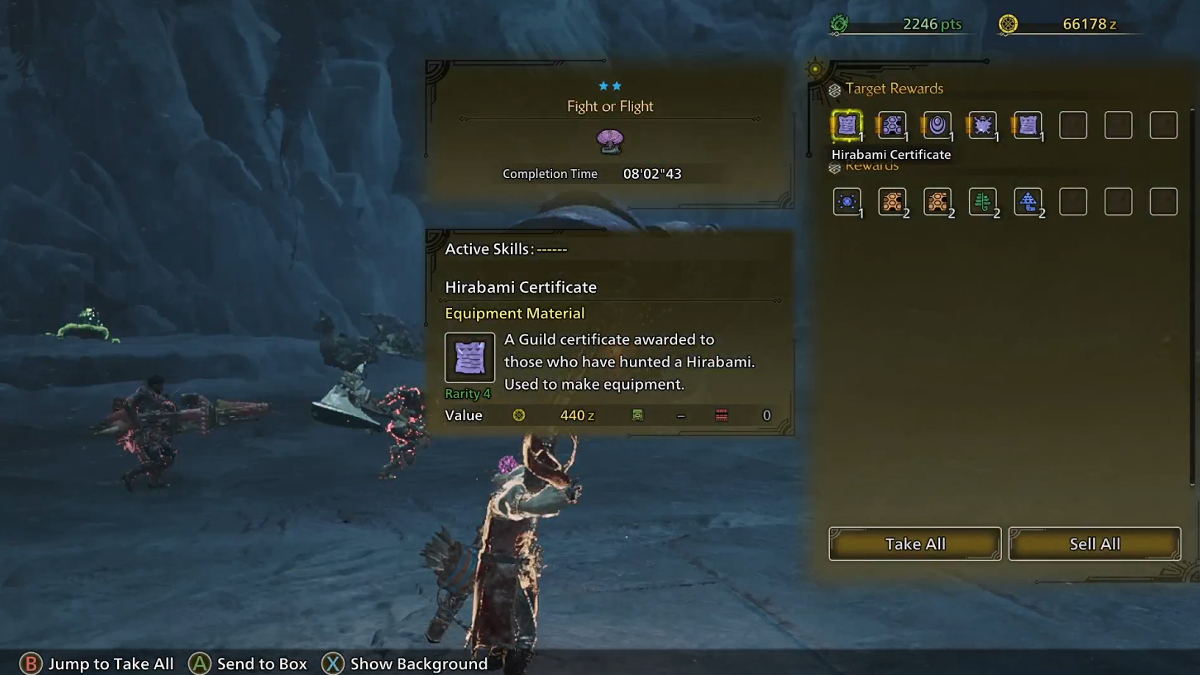1200x675 pixels.
Task: Pick the blue cone-shaped reward item
Action: [x=1027, y=202]
